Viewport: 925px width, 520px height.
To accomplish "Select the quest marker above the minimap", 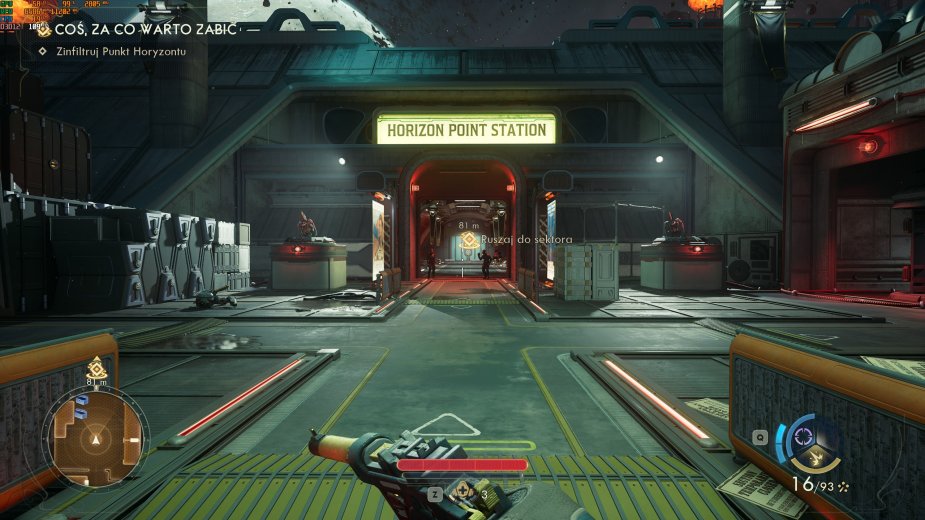I will tap(96, 367).
